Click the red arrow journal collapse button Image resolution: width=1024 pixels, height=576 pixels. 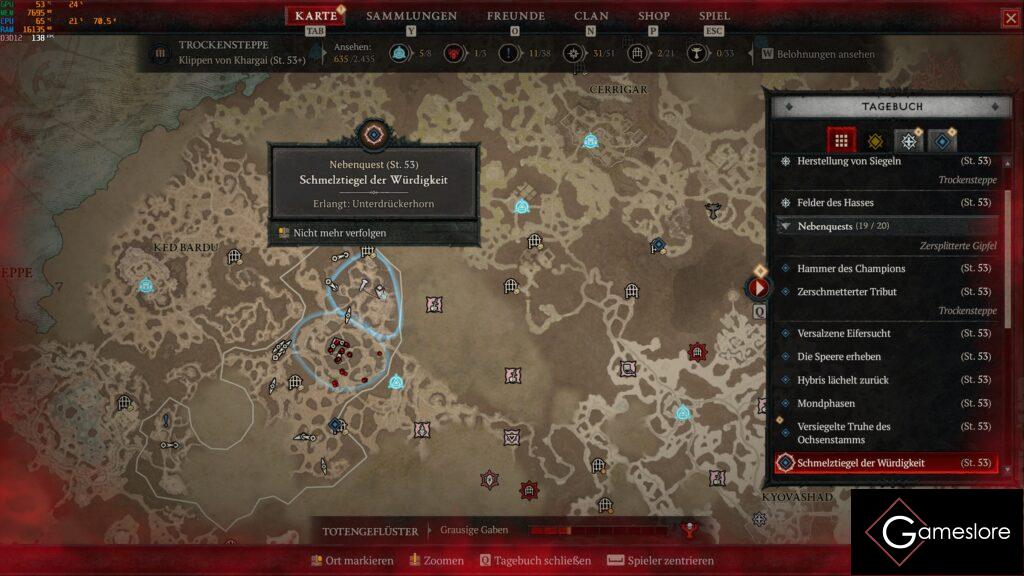(x=758, y=289)
